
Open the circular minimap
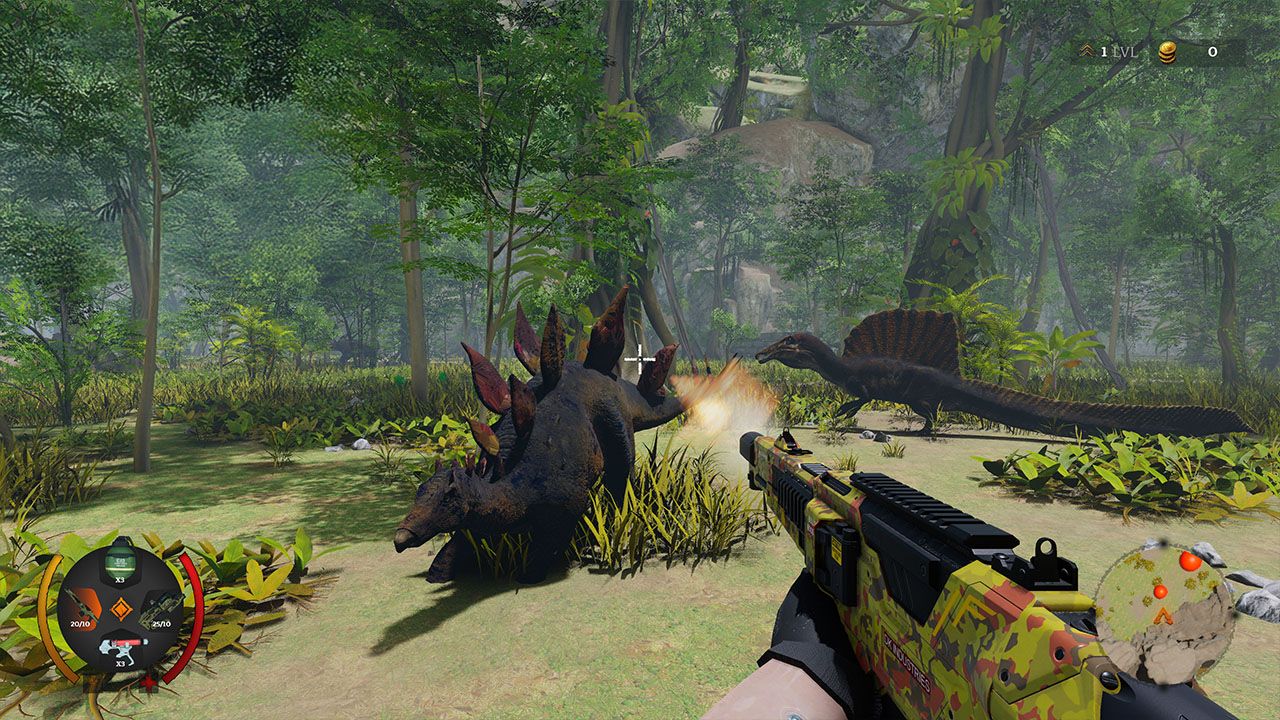(1163, 612)
